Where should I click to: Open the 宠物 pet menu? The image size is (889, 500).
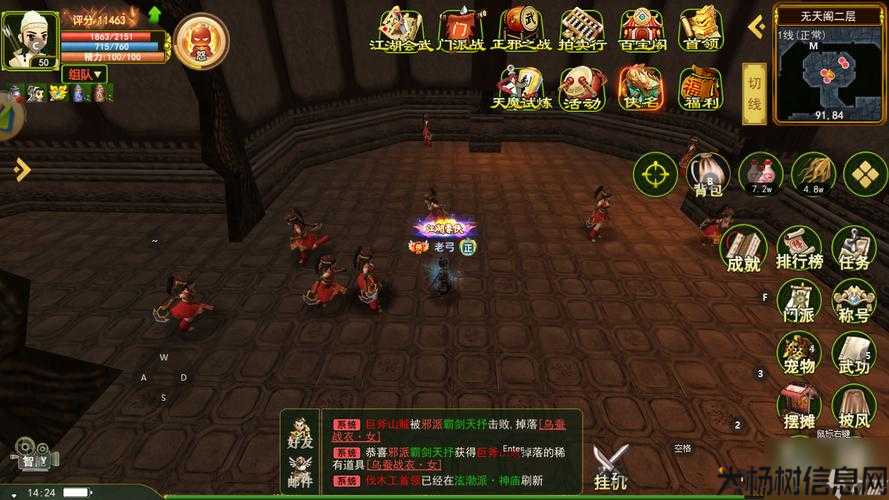click(798, 353)
